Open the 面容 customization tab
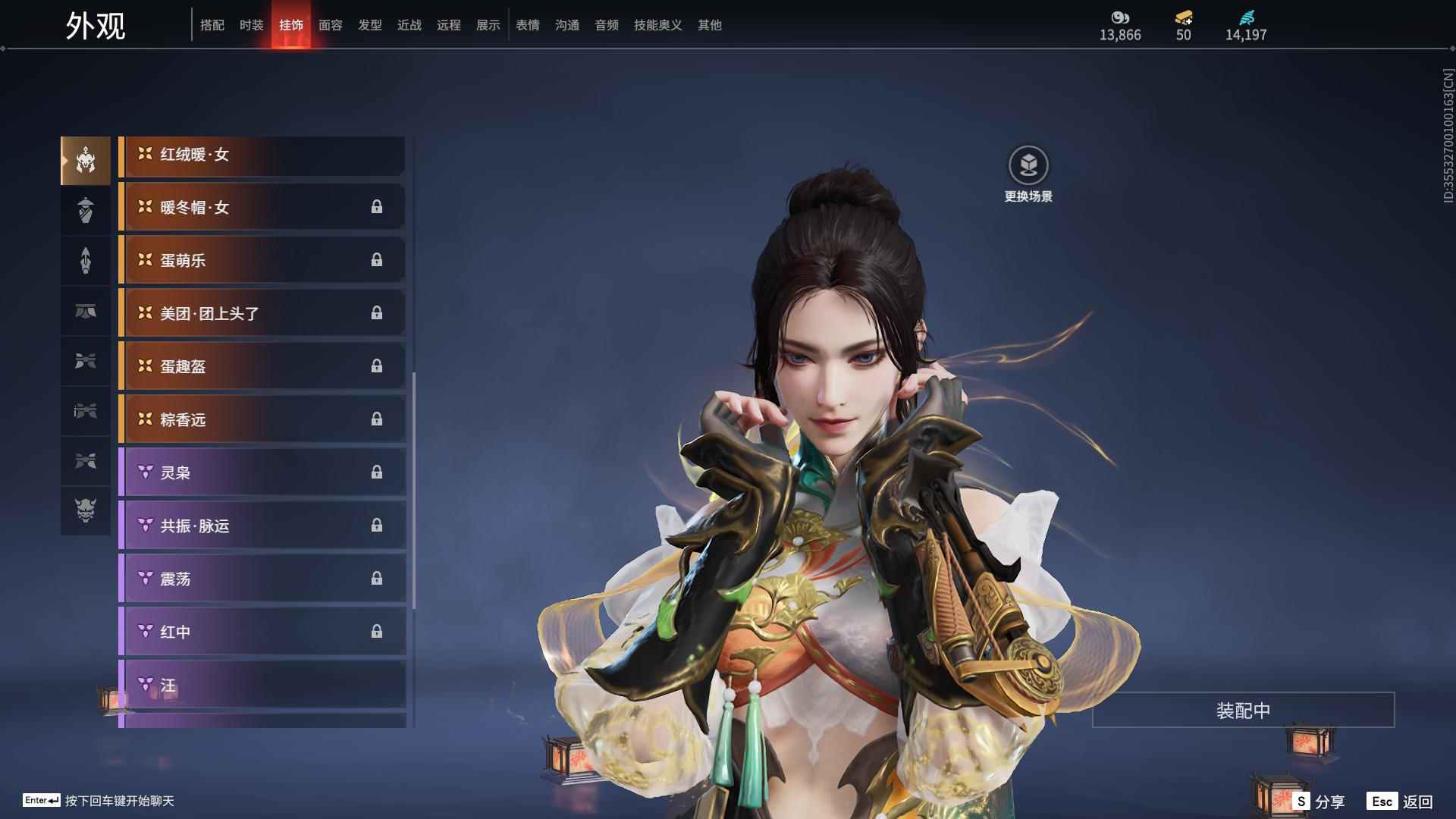 [330, 24]
